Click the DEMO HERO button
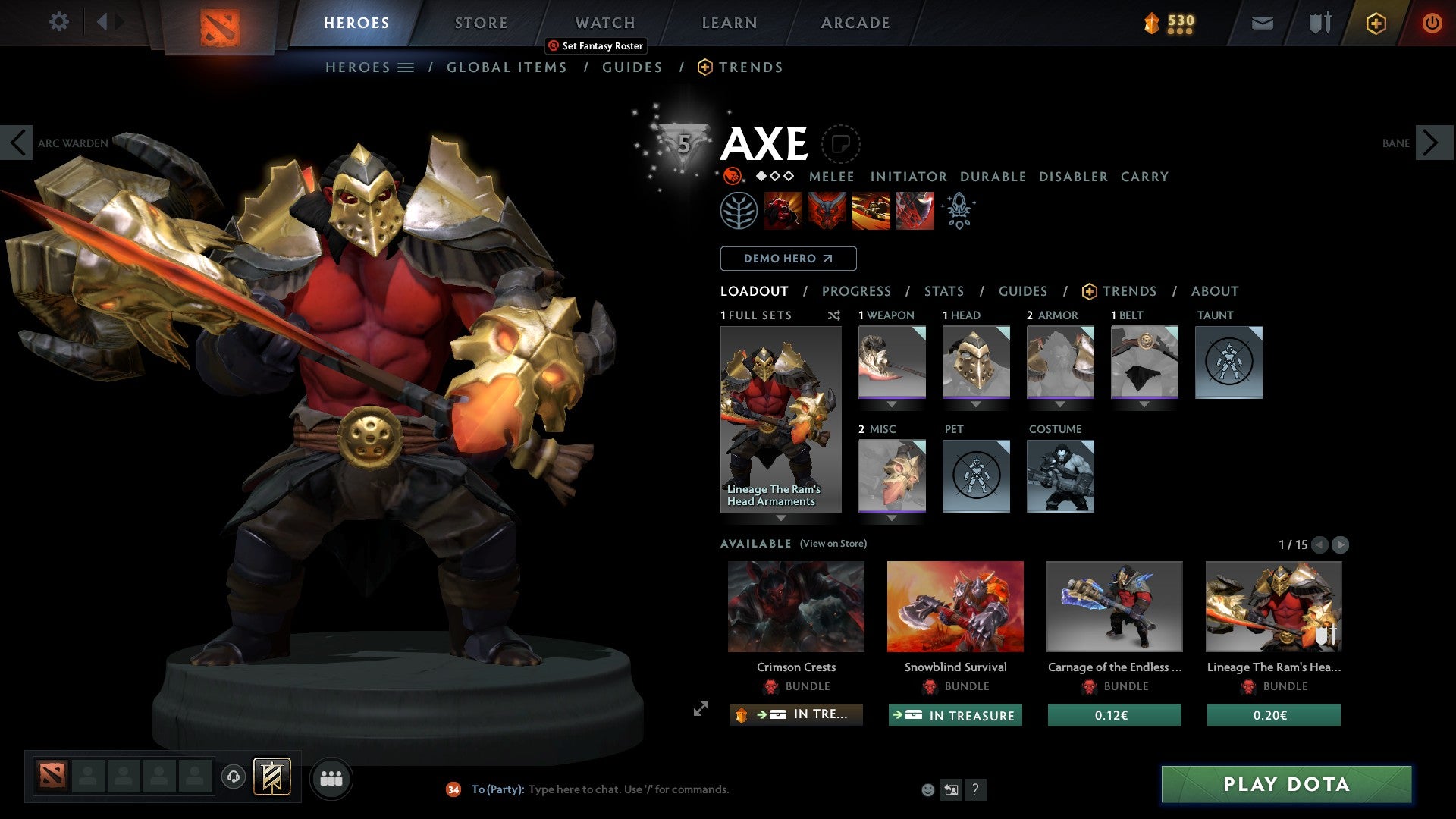1456x819 pixels. click(x=787, y=258)
